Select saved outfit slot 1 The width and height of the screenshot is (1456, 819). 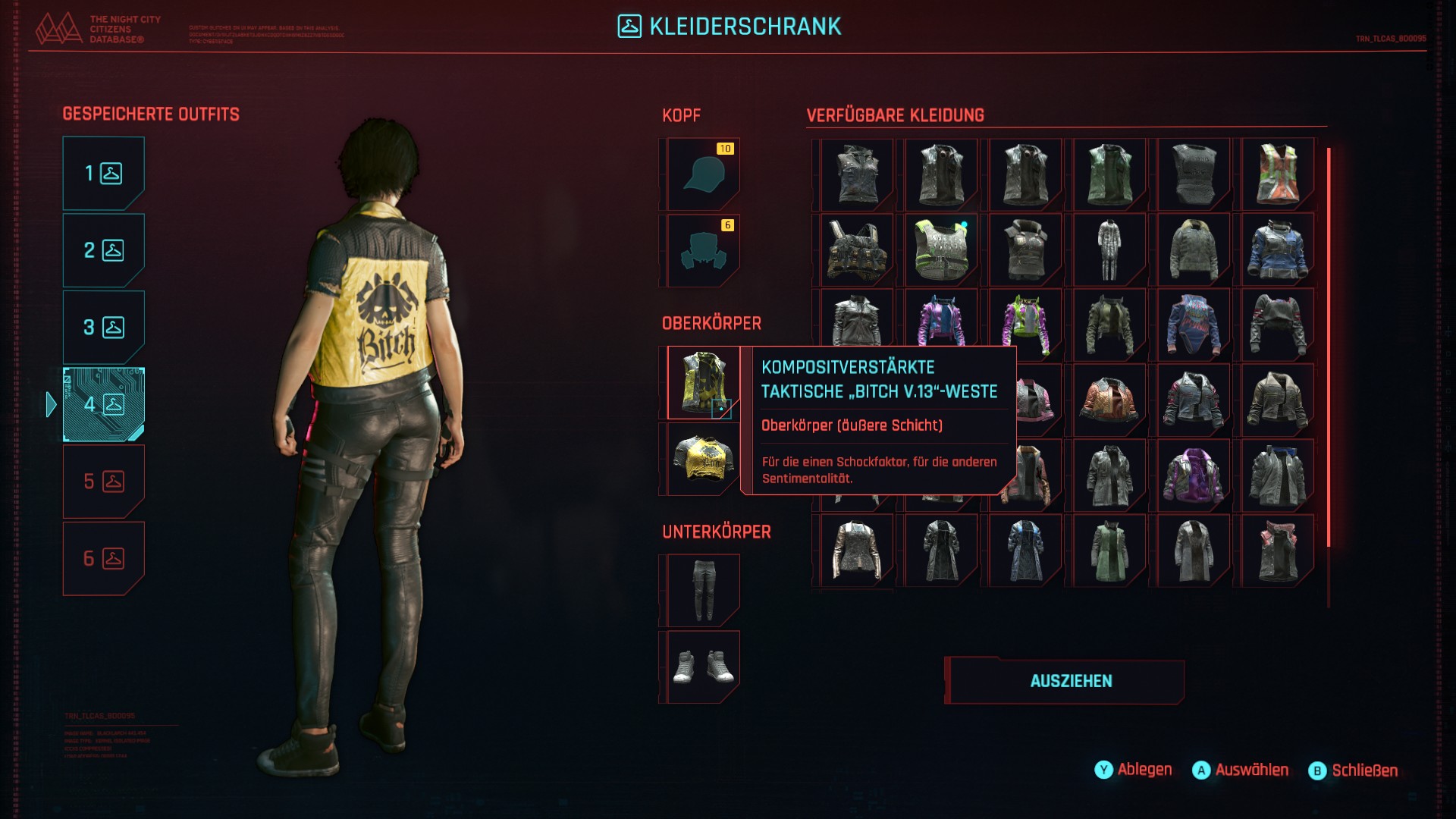103,174
